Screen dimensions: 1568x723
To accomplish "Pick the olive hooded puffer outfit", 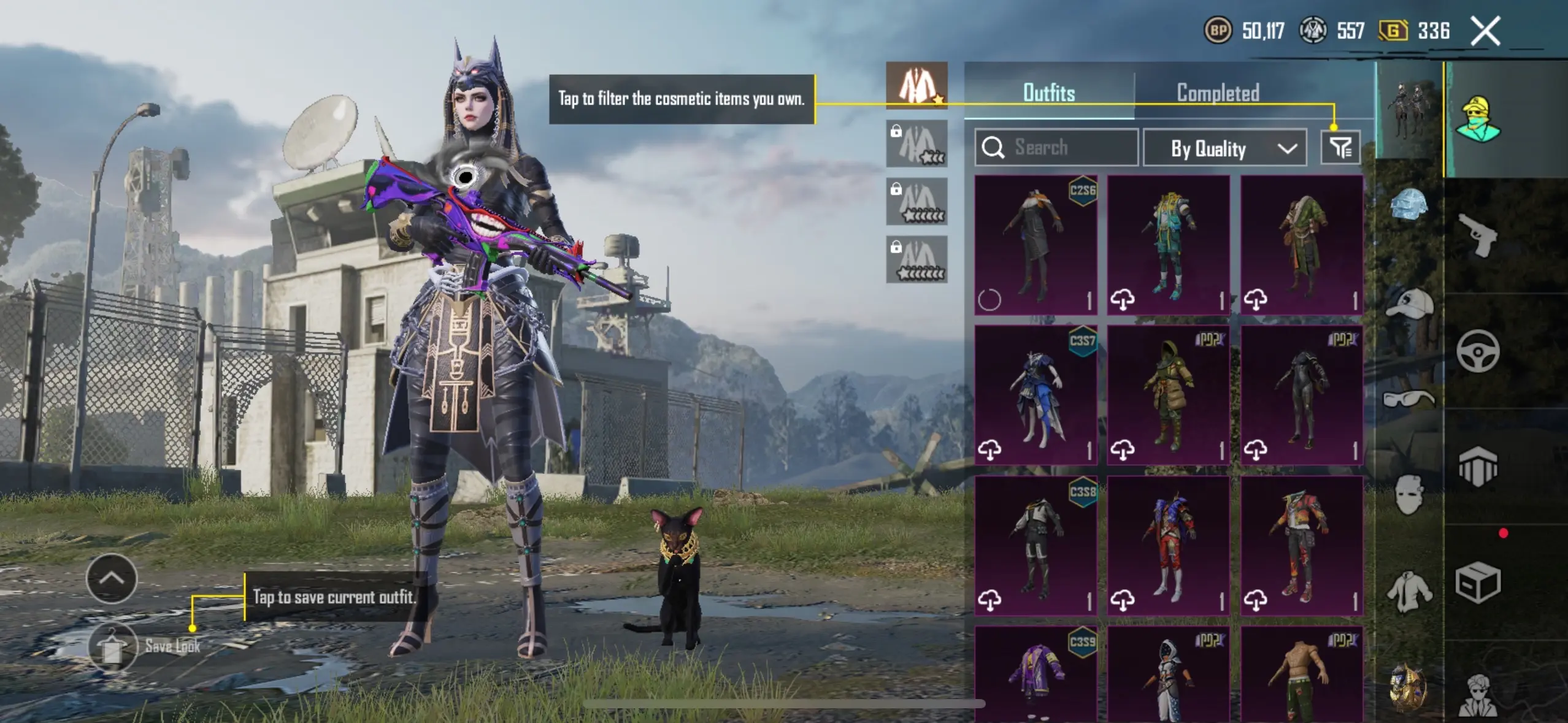I will [x=1169, y=395].
